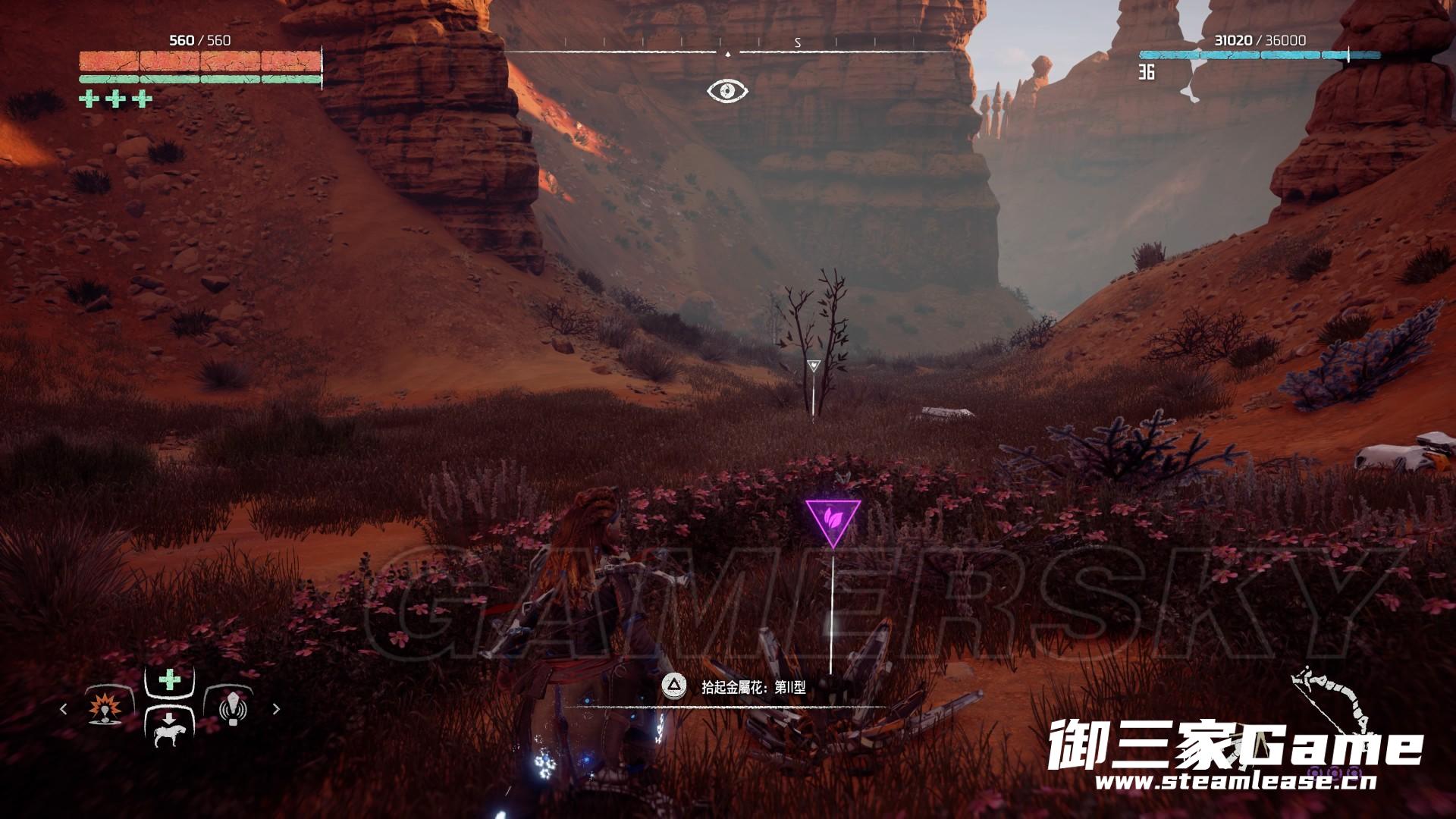Cycle tools with the left arrow
The height and width of the screenshot is (819, 1456).
[64, 709]
